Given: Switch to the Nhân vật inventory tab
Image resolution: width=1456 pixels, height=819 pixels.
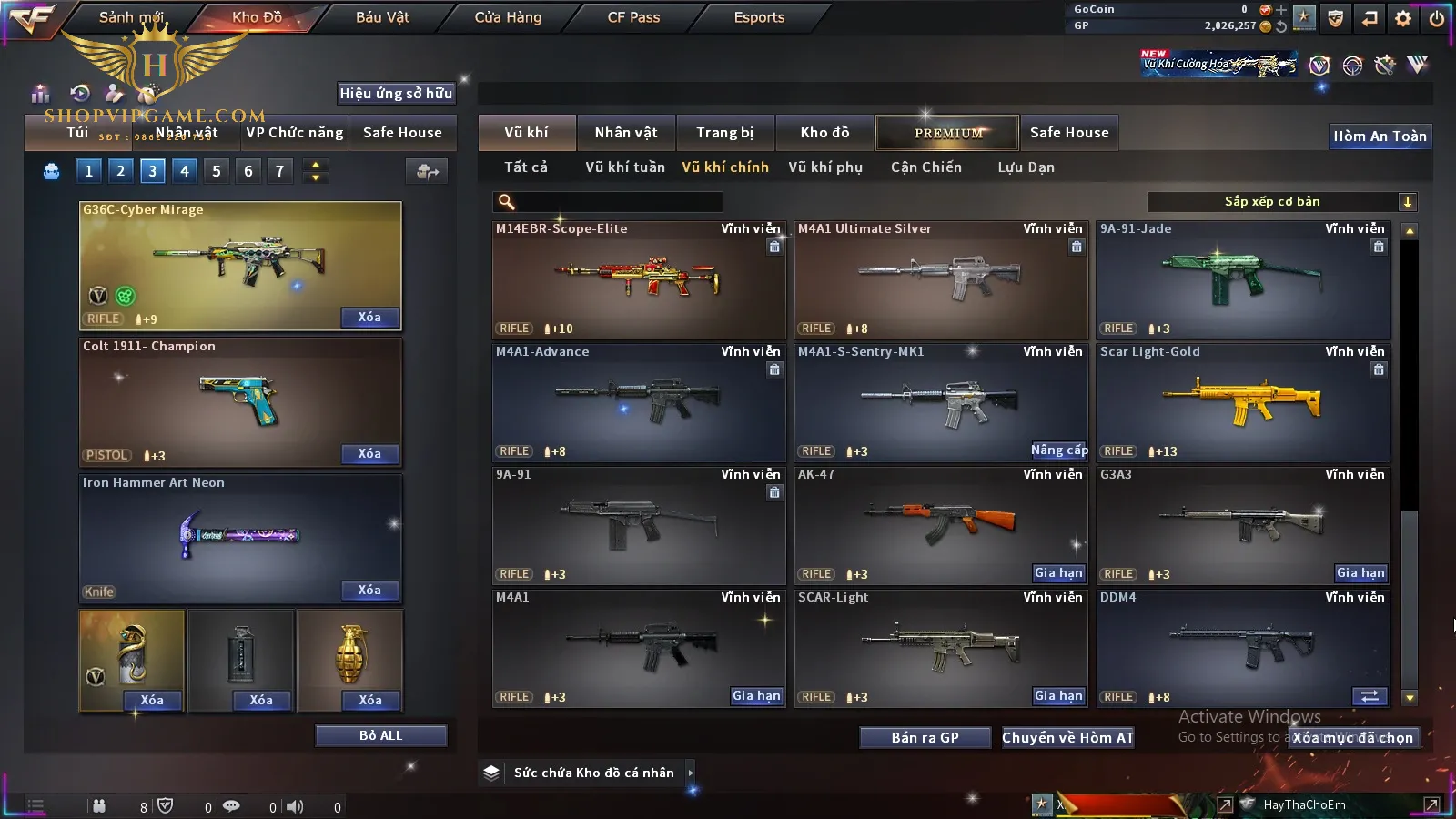Looking at the screenshot, I should pyautogui.click(x=626, y=133).
